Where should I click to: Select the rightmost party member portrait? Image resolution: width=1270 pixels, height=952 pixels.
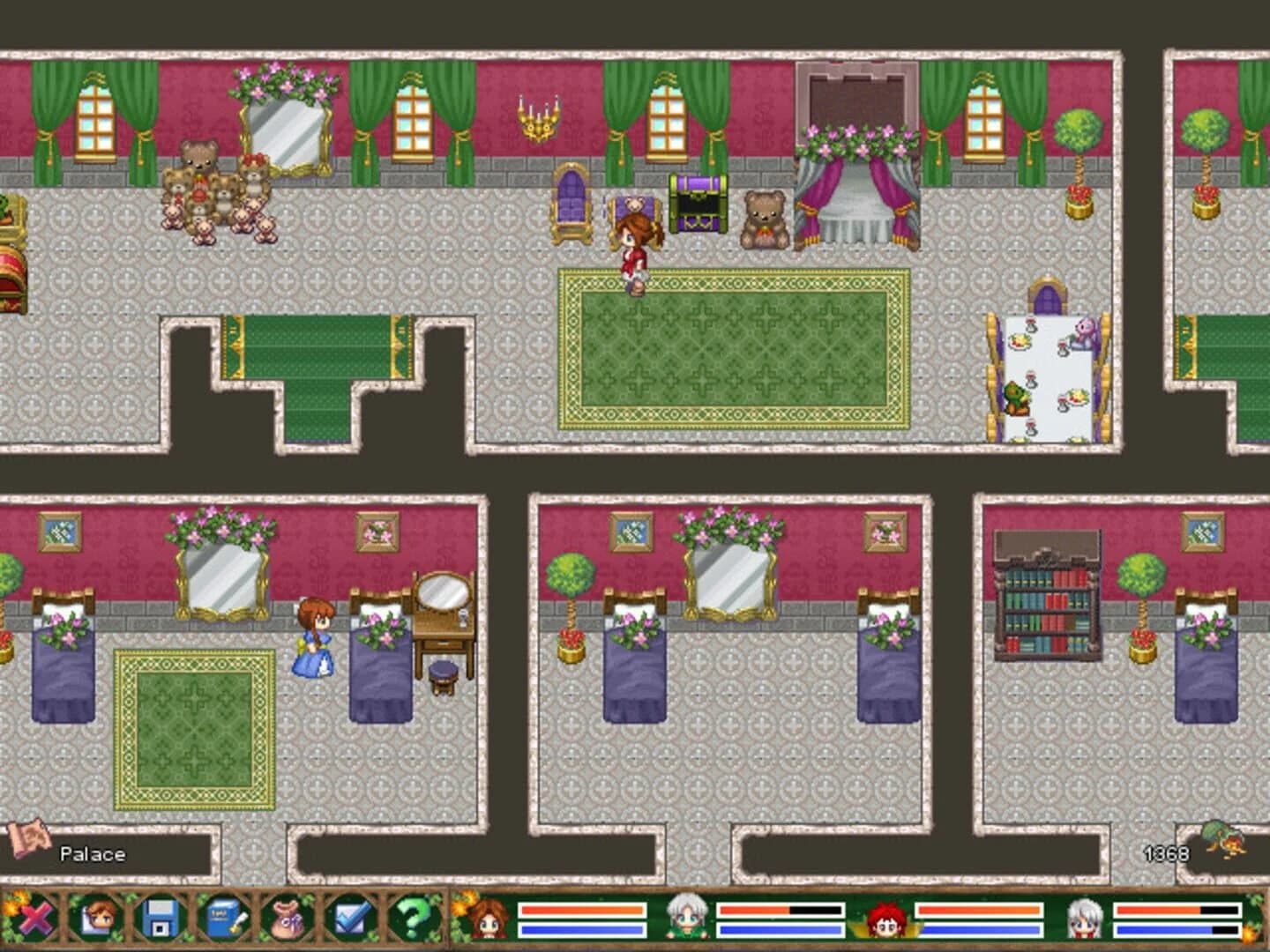pyautogui.click(x=1087, y=921)
